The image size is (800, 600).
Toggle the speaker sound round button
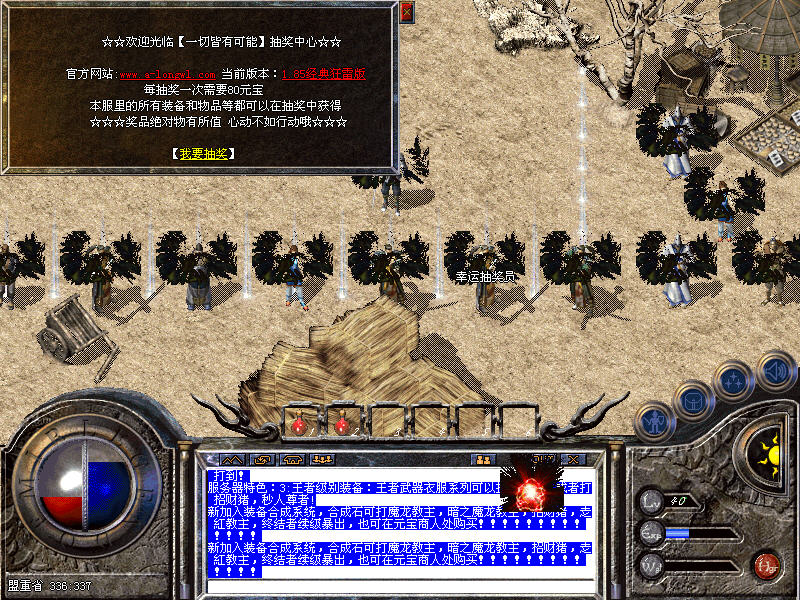coord(775,370)
